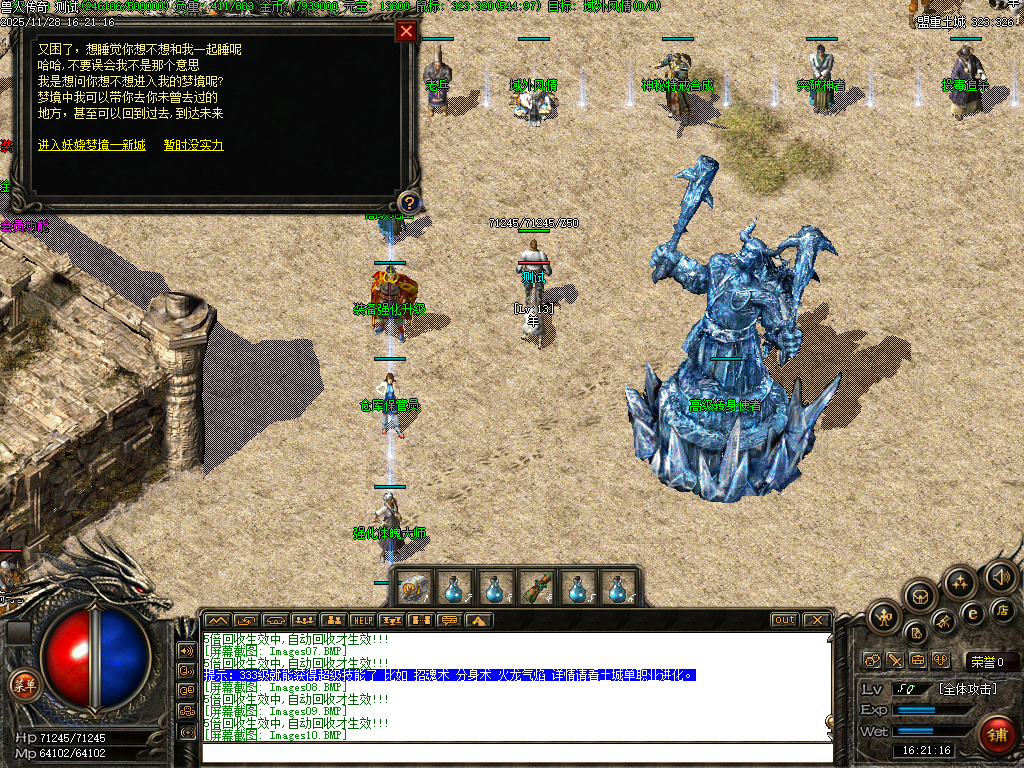
Task: Choose the '进入妖烧梦境—新城' dialogue option
Action: tap(92, 145)
